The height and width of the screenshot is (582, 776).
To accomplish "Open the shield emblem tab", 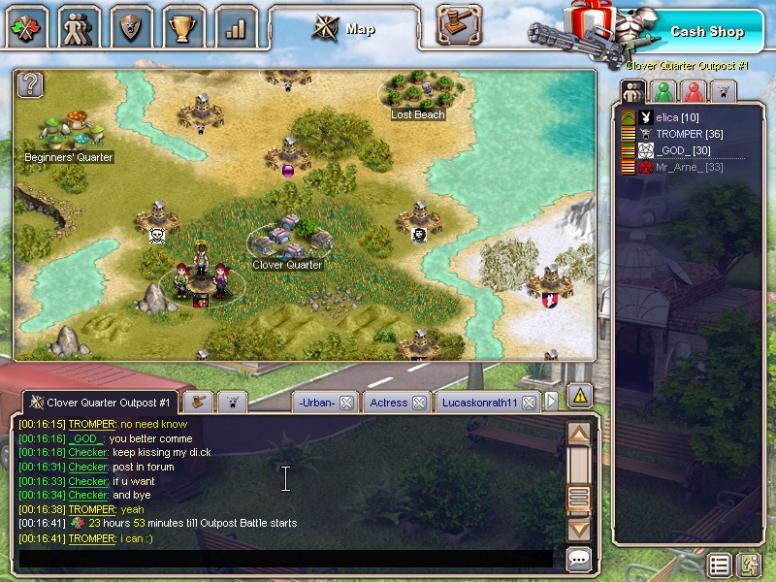I will (131, 27).
